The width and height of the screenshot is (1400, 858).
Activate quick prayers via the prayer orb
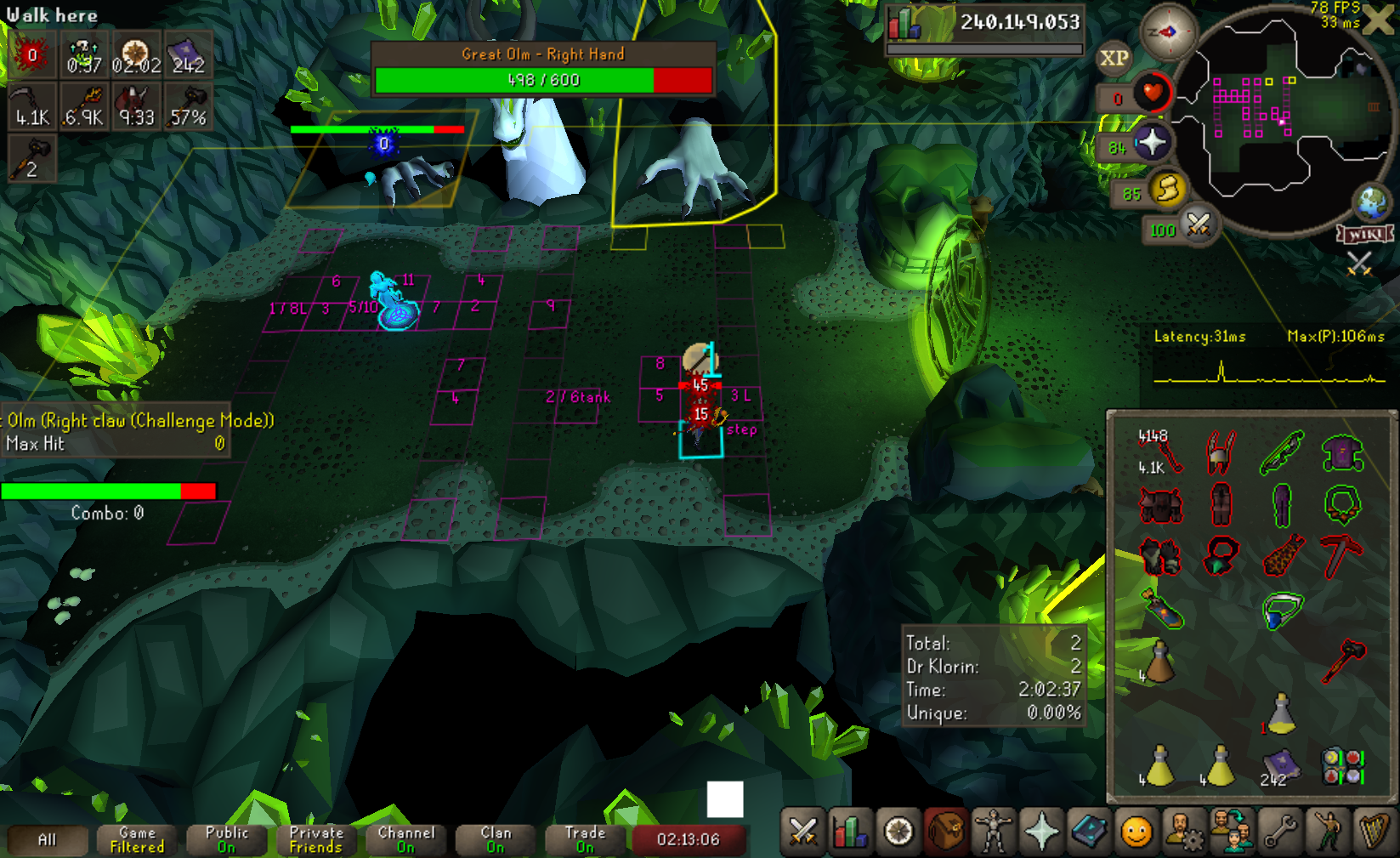pyautogui.click(x=1150, y=143)
